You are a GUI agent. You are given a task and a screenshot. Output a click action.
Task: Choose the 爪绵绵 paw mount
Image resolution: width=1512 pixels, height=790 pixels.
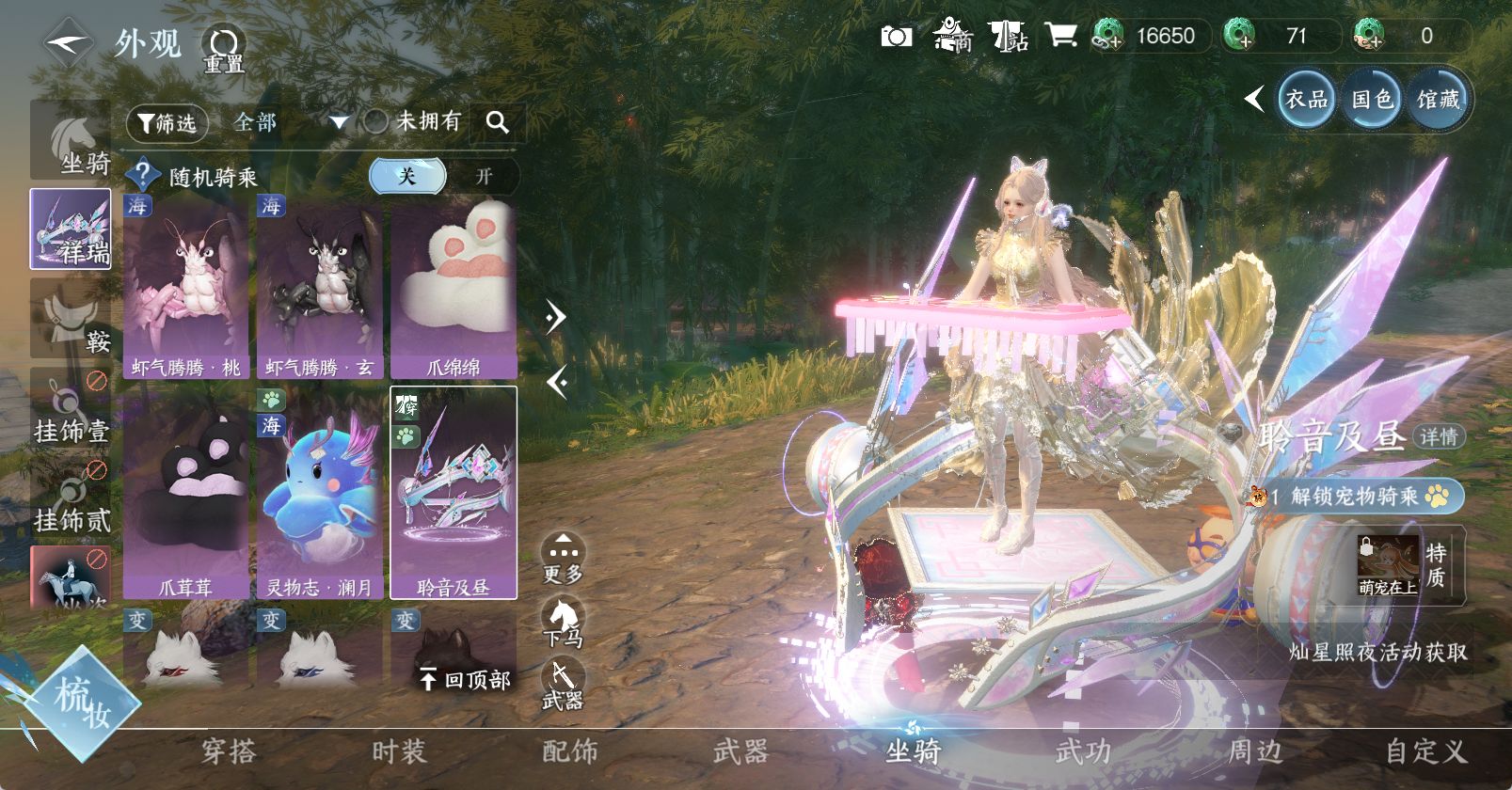454,287
